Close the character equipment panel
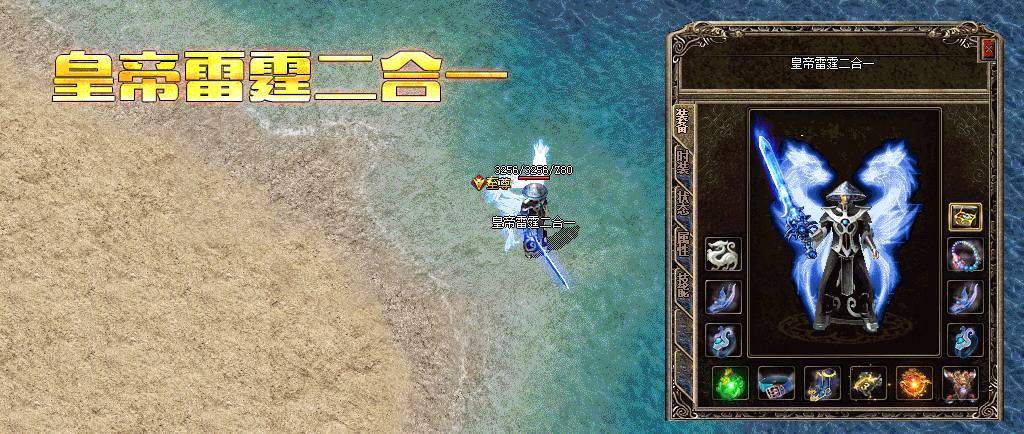Viewport: 1024px width, 434px height. (x=988, y=48)
